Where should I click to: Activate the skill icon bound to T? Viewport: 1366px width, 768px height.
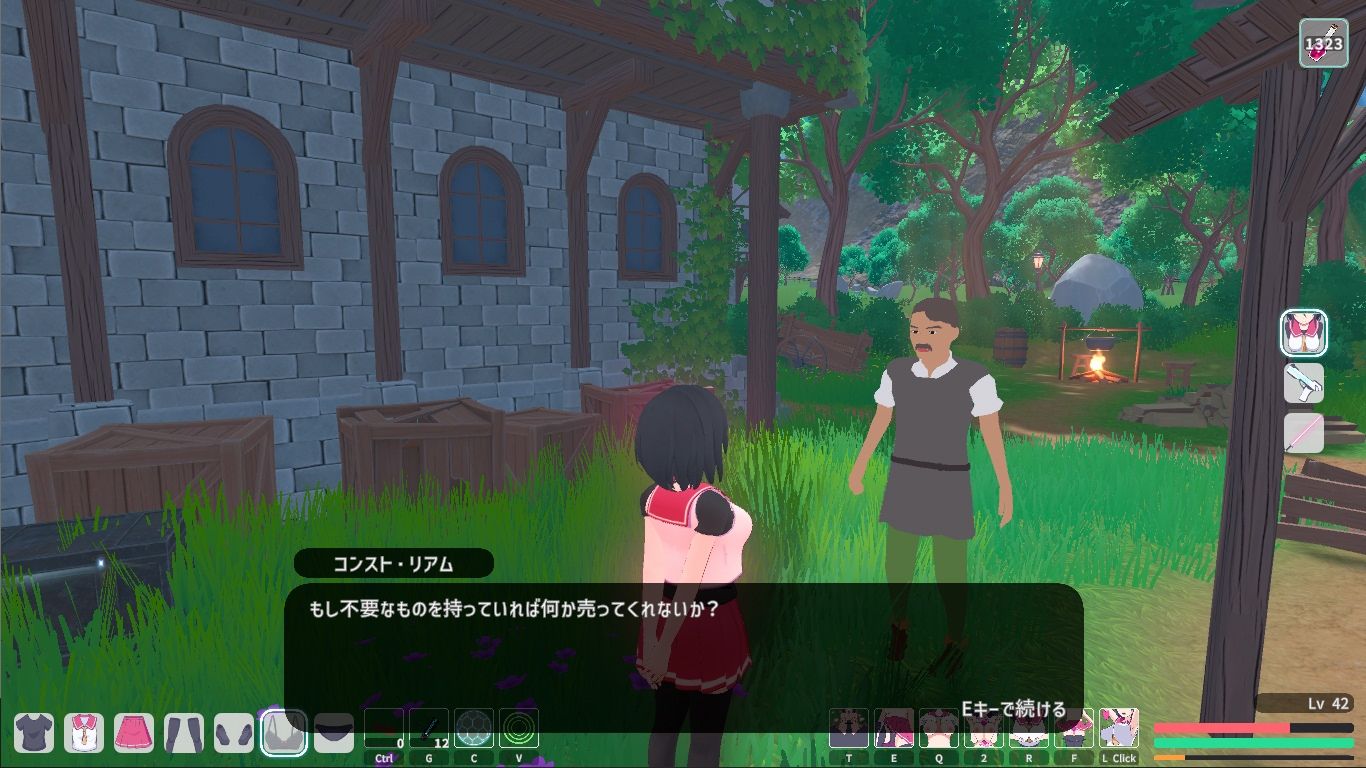click(849, 729)
